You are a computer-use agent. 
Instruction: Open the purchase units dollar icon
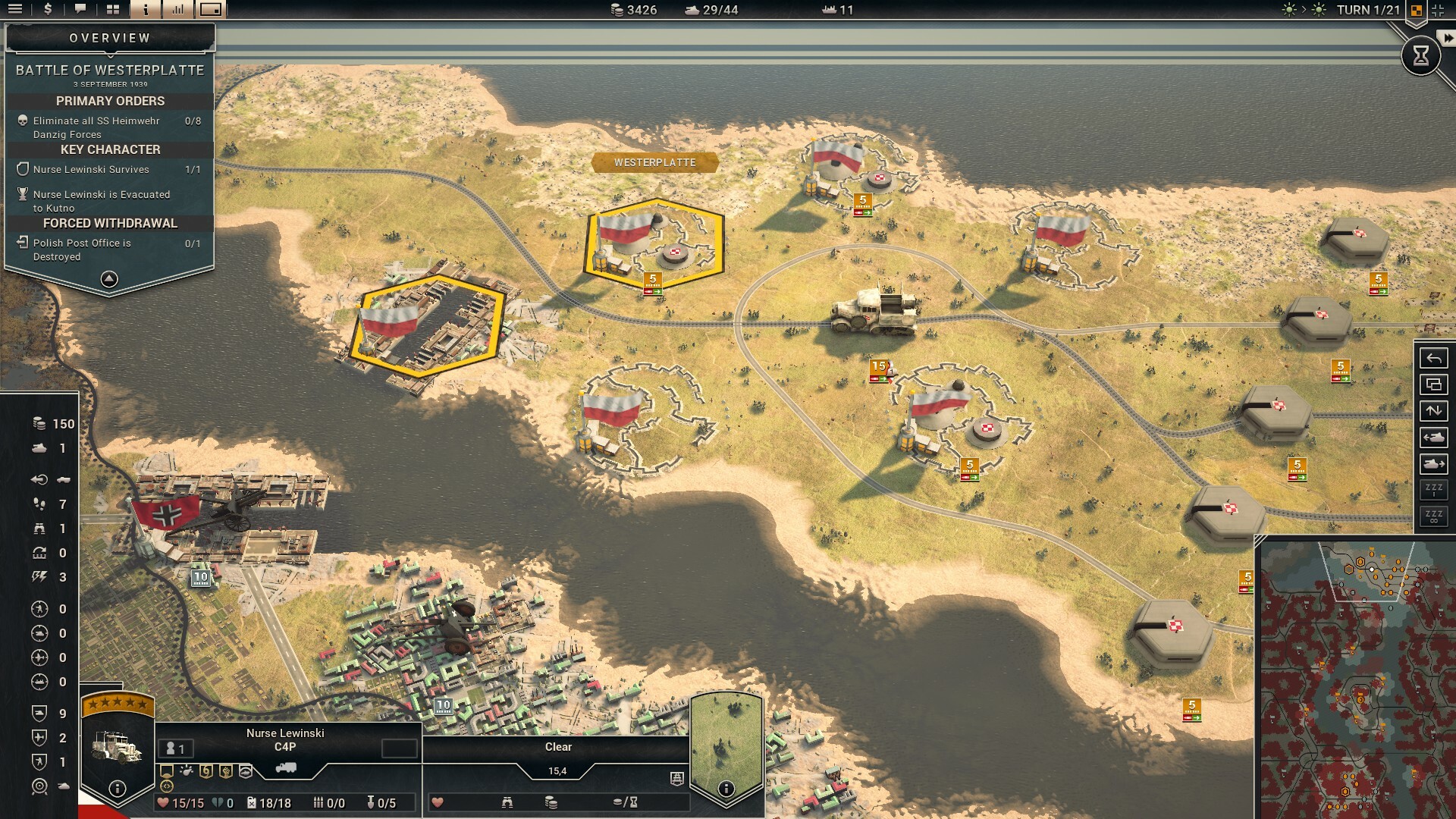[x=47, y=11]
